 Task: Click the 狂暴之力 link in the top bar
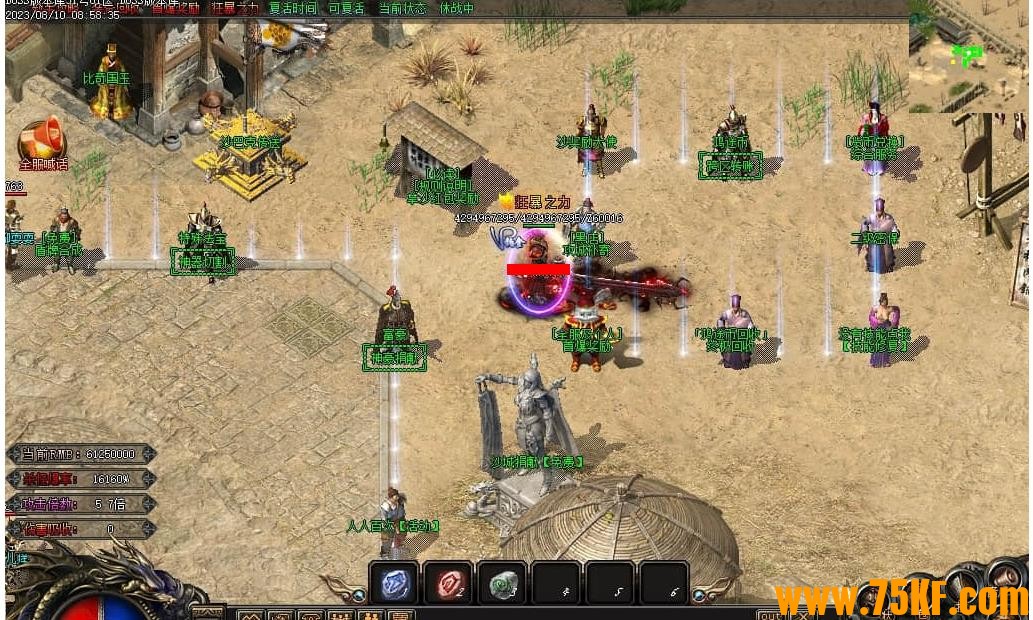(235, 9)
